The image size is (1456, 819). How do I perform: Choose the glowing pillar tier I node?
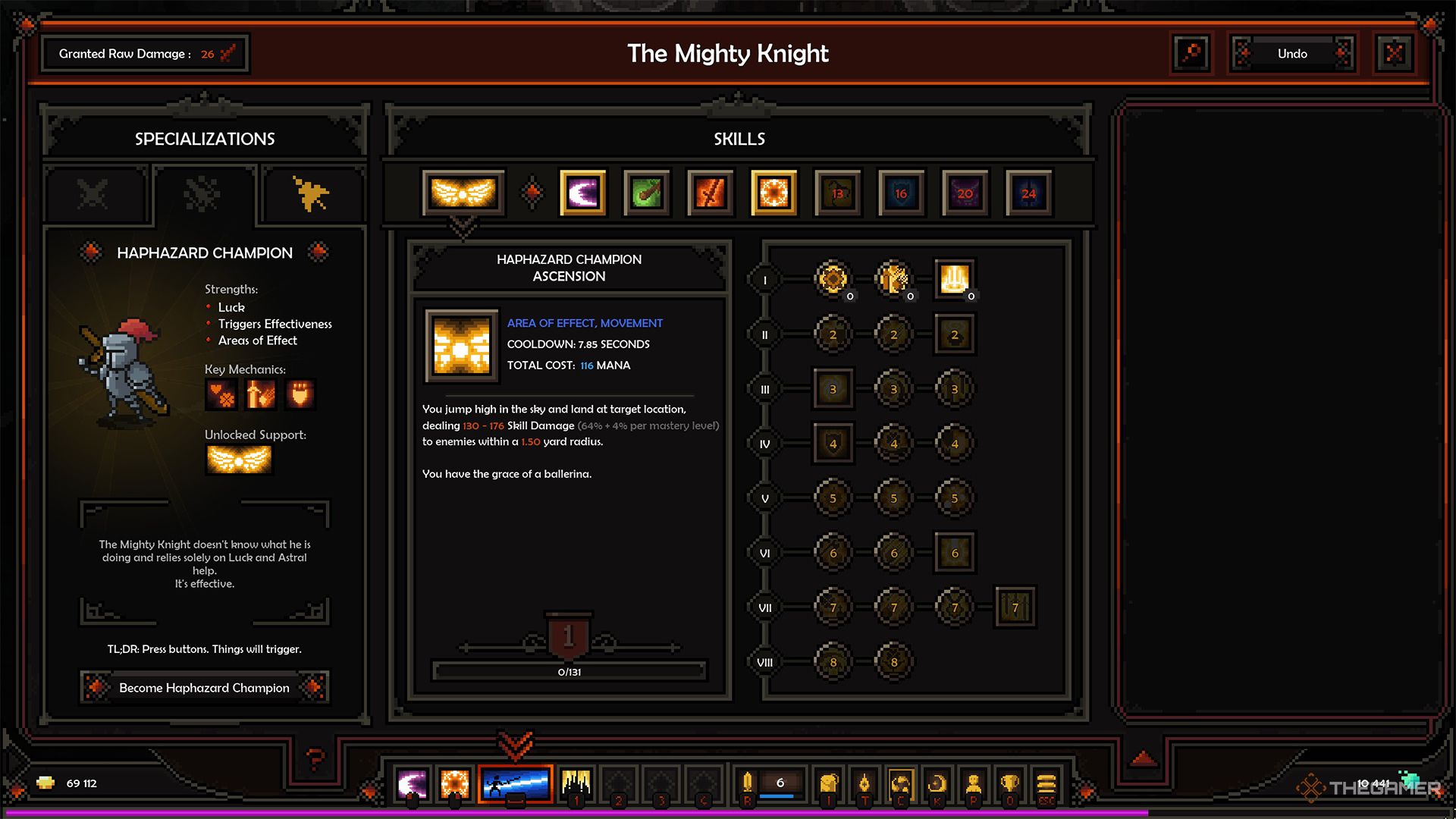click(x=954, y=279)
